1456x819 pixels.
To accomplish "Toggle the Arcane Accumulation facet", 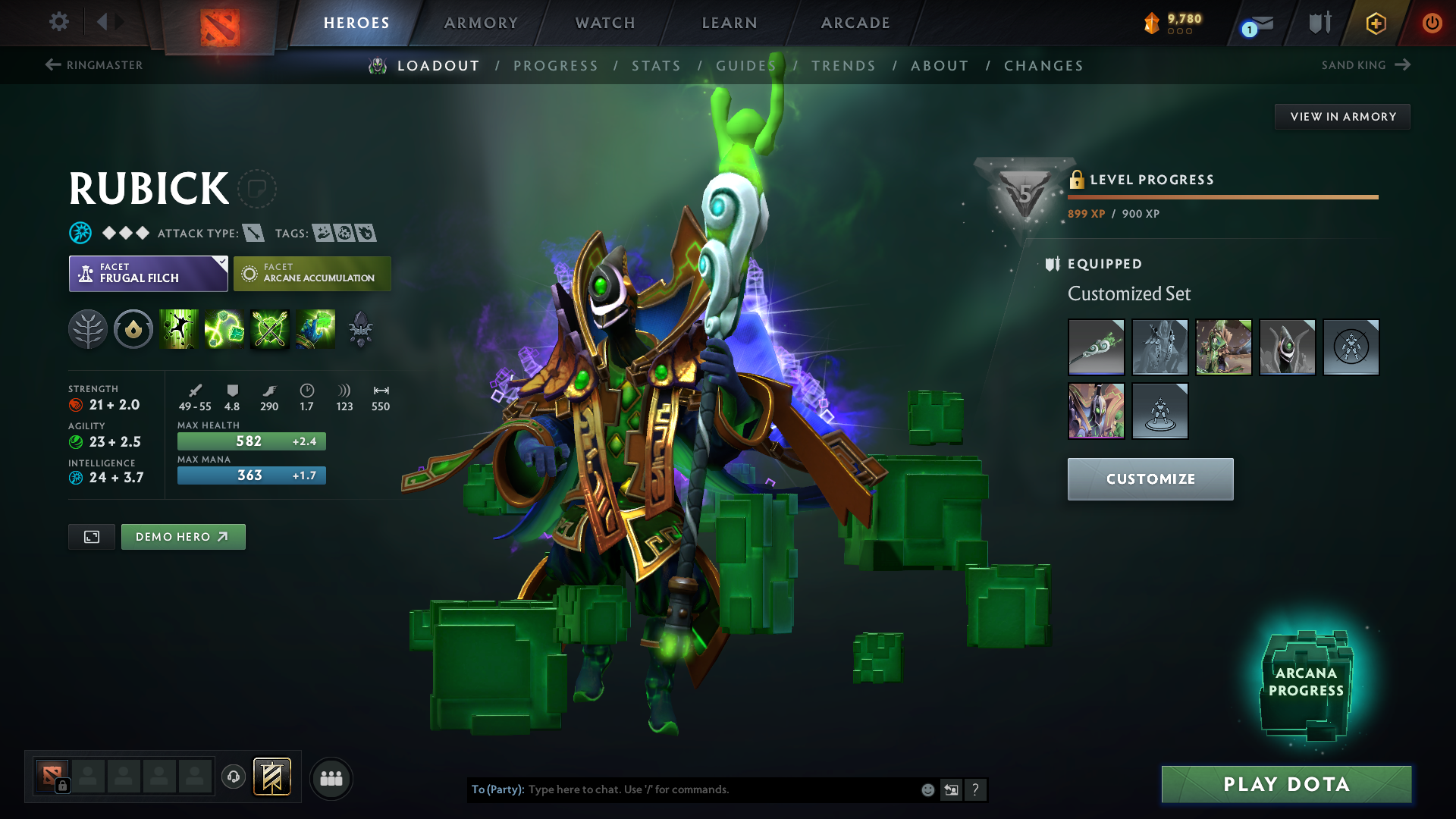I will coord(312,273).
